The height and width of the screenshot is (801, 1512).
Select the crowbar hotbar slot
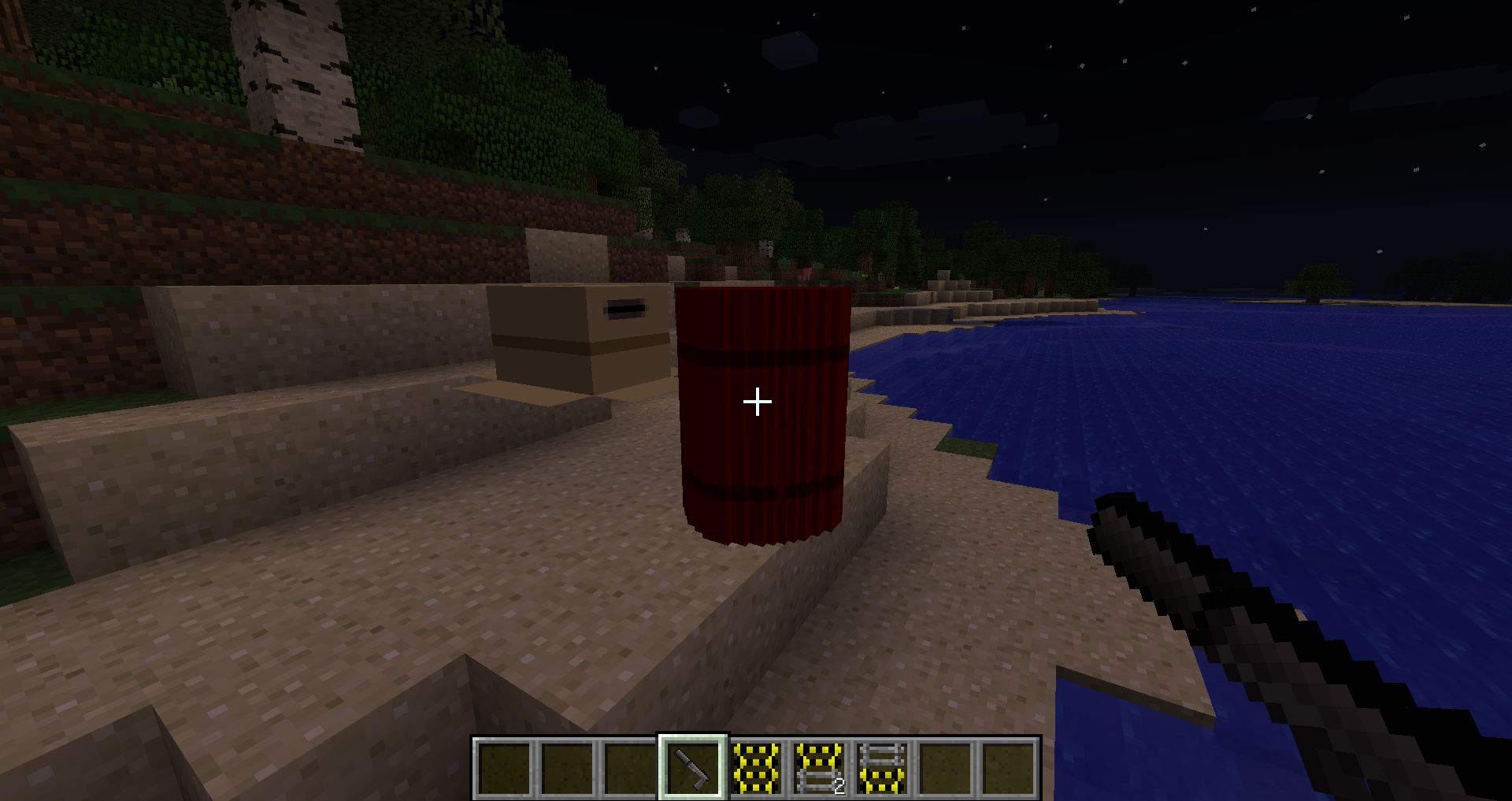[x=692, y=768]
